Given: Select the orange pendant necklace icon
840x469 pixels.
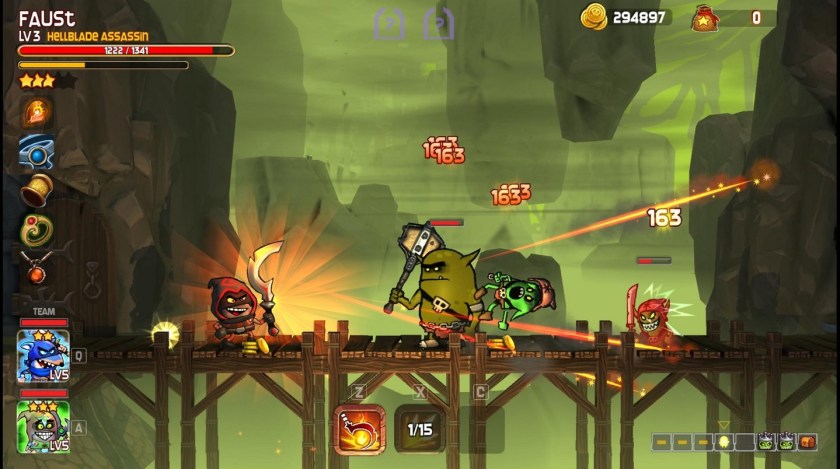Looking at the screenshot, I should pyautogui.click(x=37, y=267).
